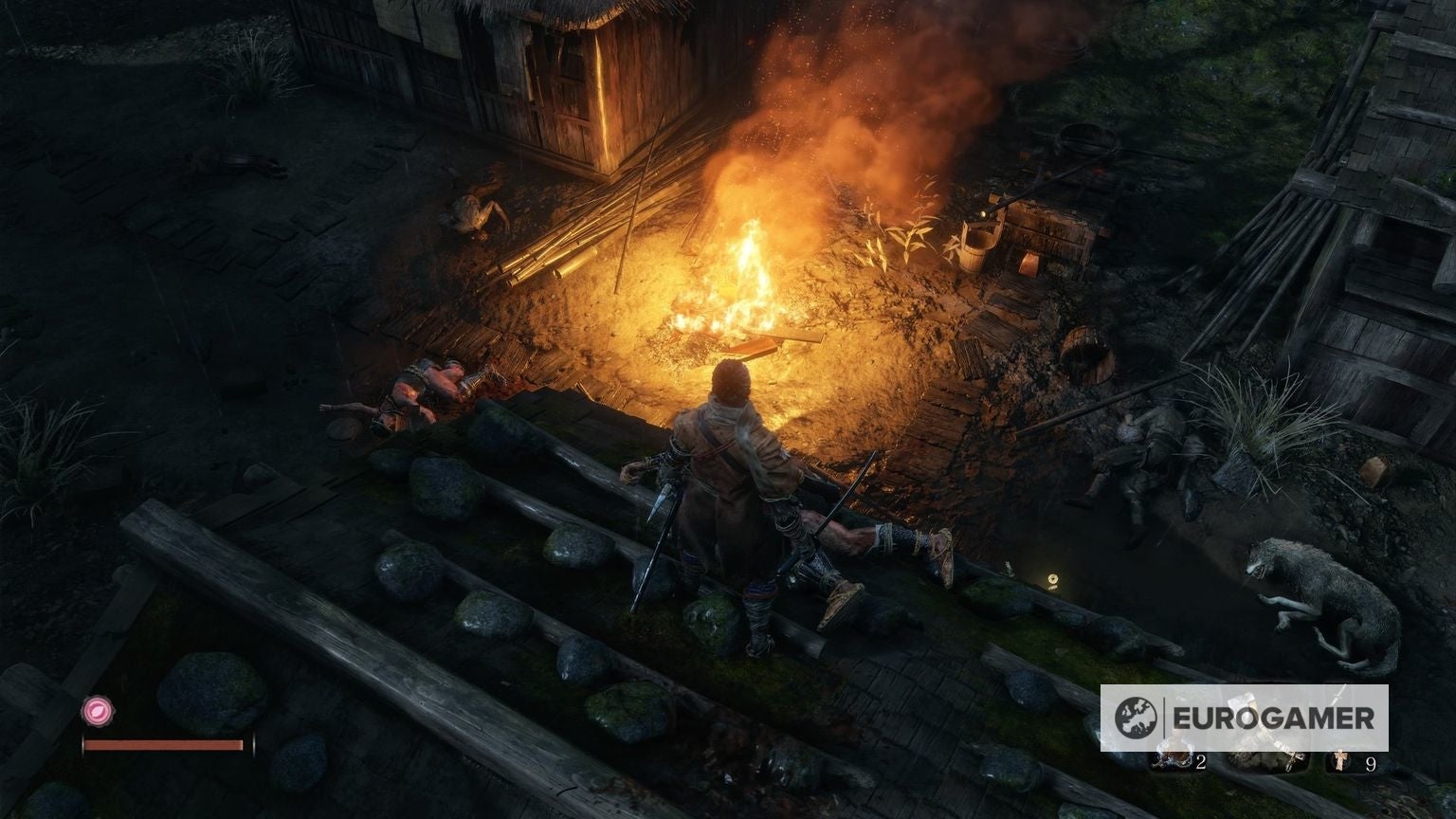Image resolution: width=1456 pixels, height=819 pixels.
Task: Click the leftmost consumable slot icon
Action: click(1174, 758)
